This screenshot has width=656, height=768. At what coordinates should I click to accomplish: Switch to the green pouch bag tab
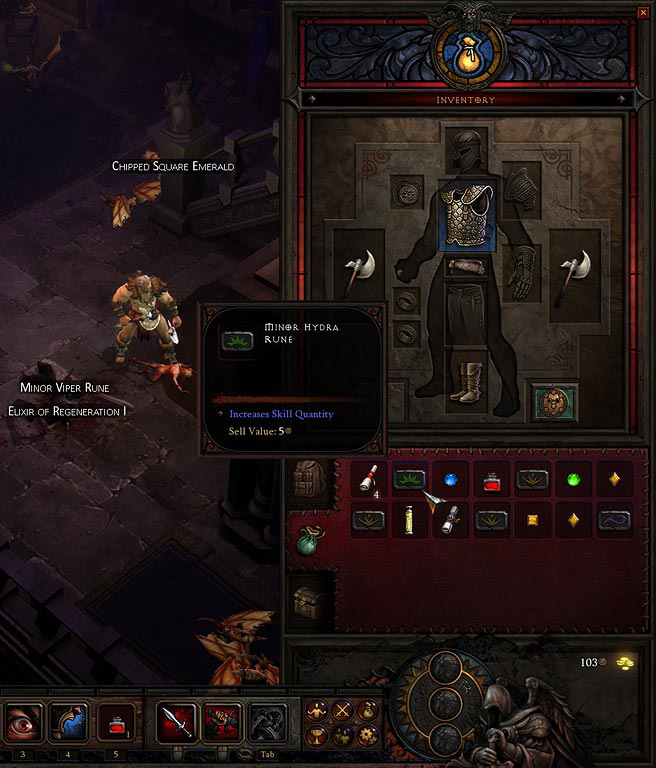307,541
